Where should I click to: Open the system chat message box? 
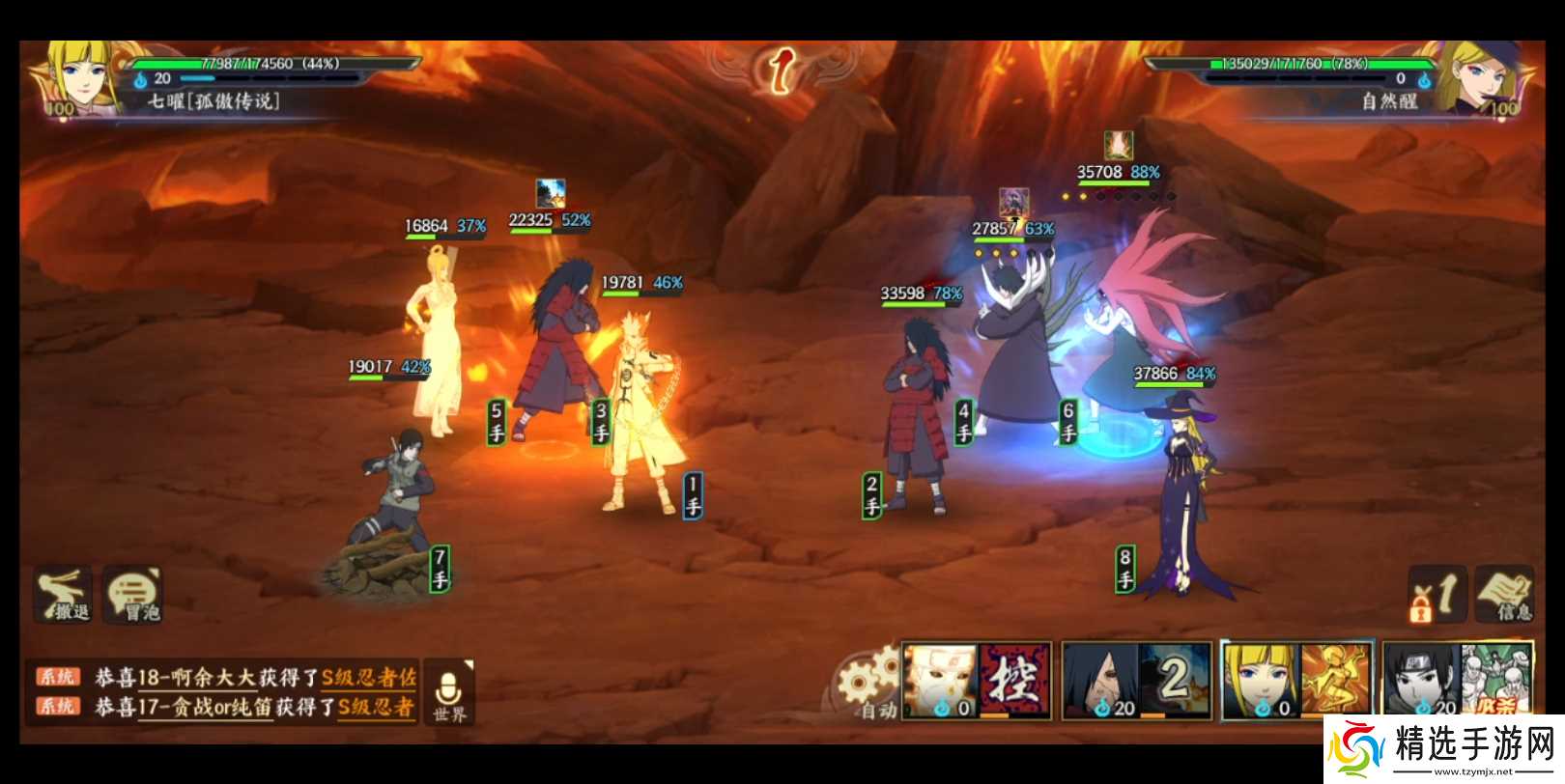click(224, 691)
